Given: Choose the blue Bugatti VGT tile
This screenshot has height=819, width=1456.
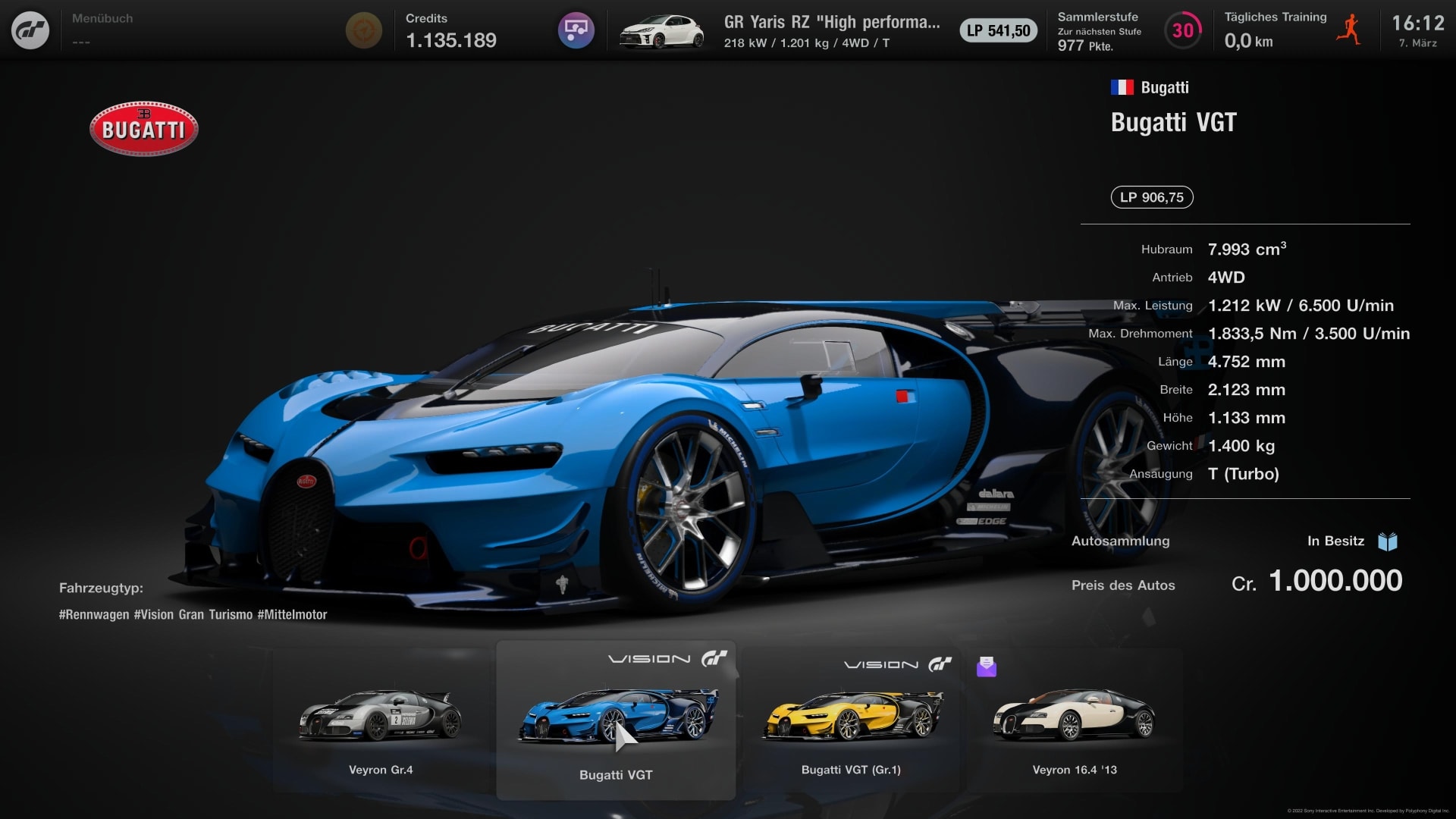Looking at the screenshot, I should pyautogui.click(x=616, y=720).
